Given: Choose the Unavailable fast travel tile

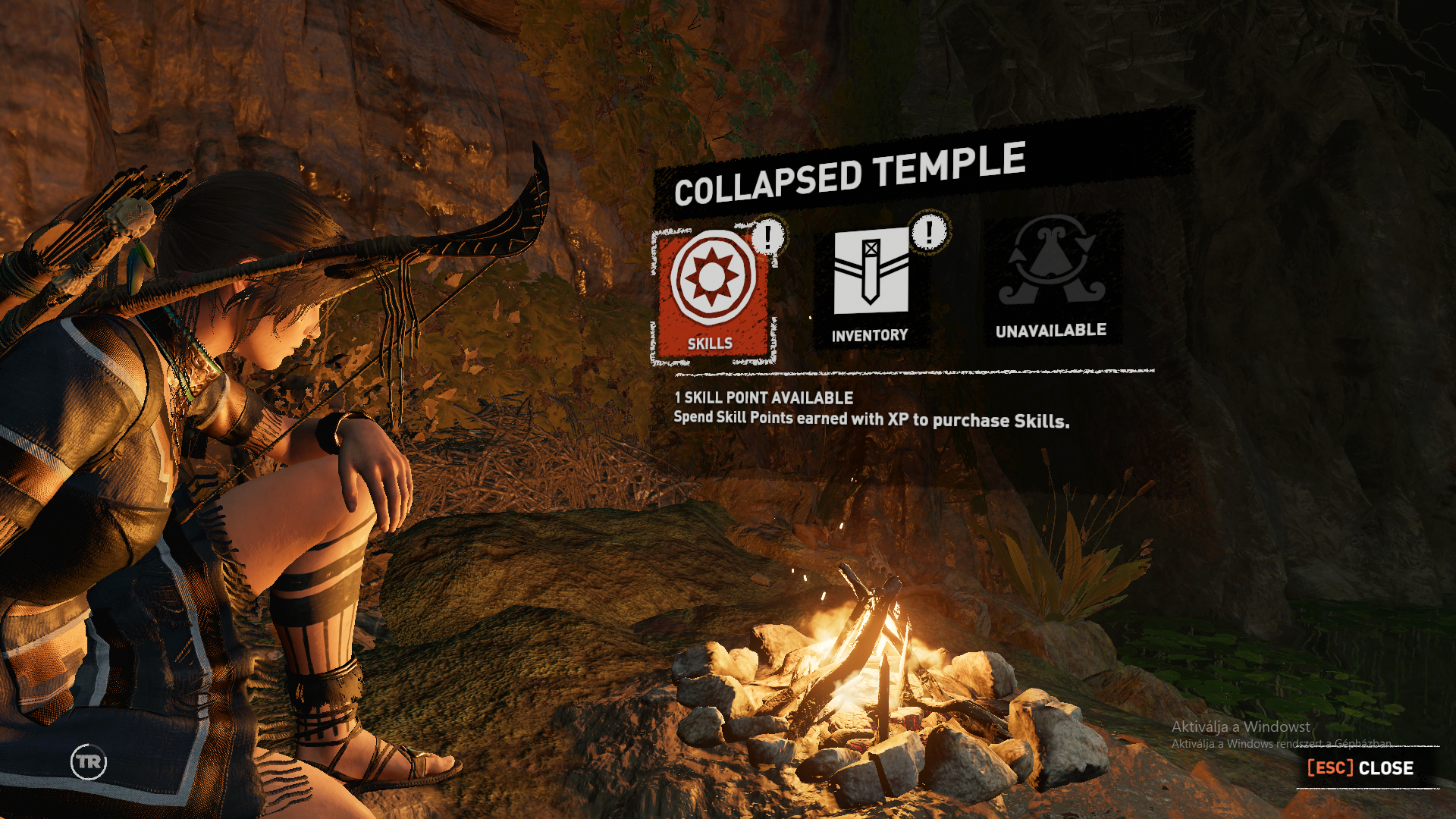Looking at the screenshot, I should pyautogui.click(x=1051, y=279).
